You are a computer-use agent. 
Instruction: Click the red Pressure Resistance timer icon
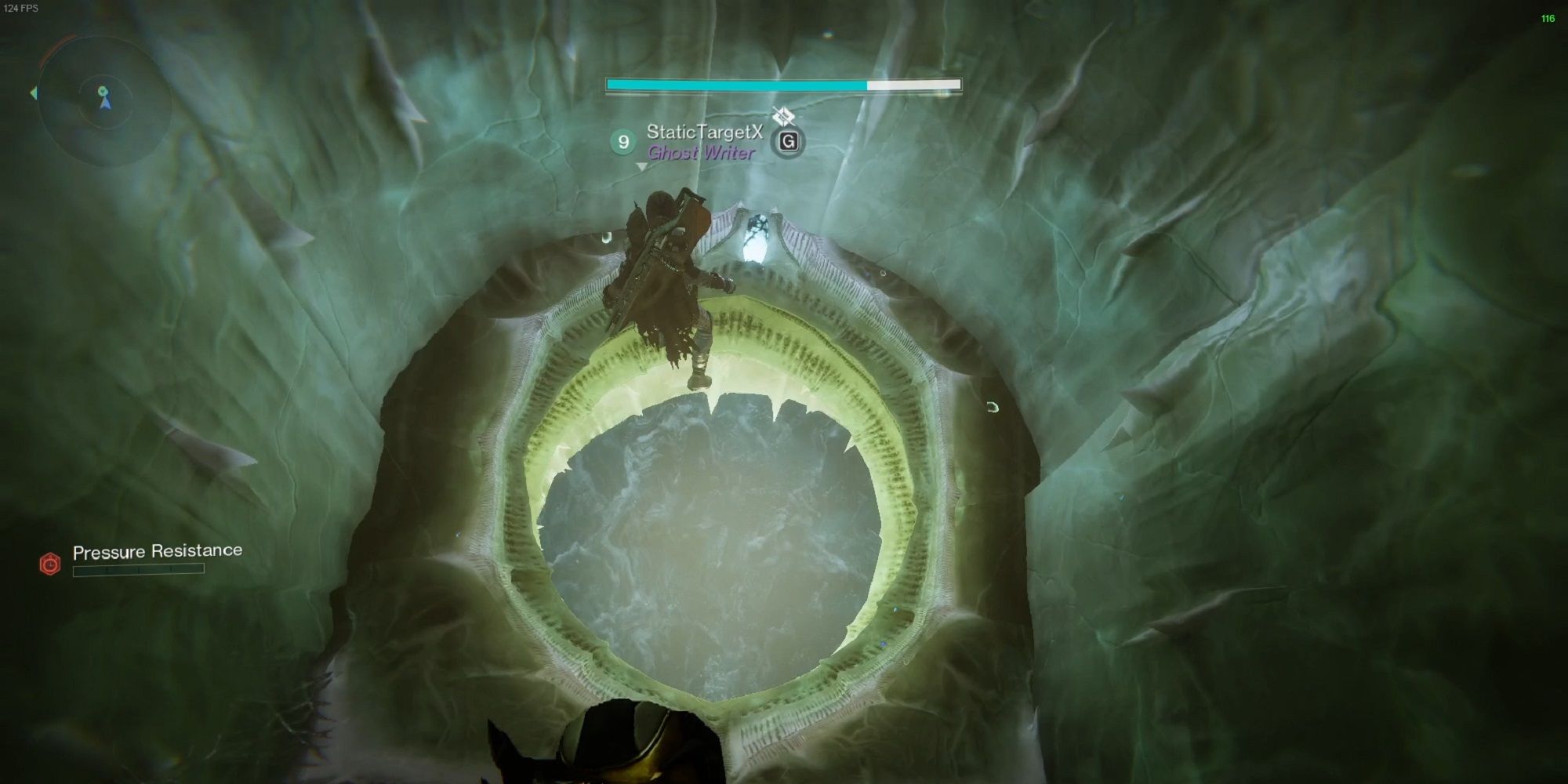click(x=49, y=564)
